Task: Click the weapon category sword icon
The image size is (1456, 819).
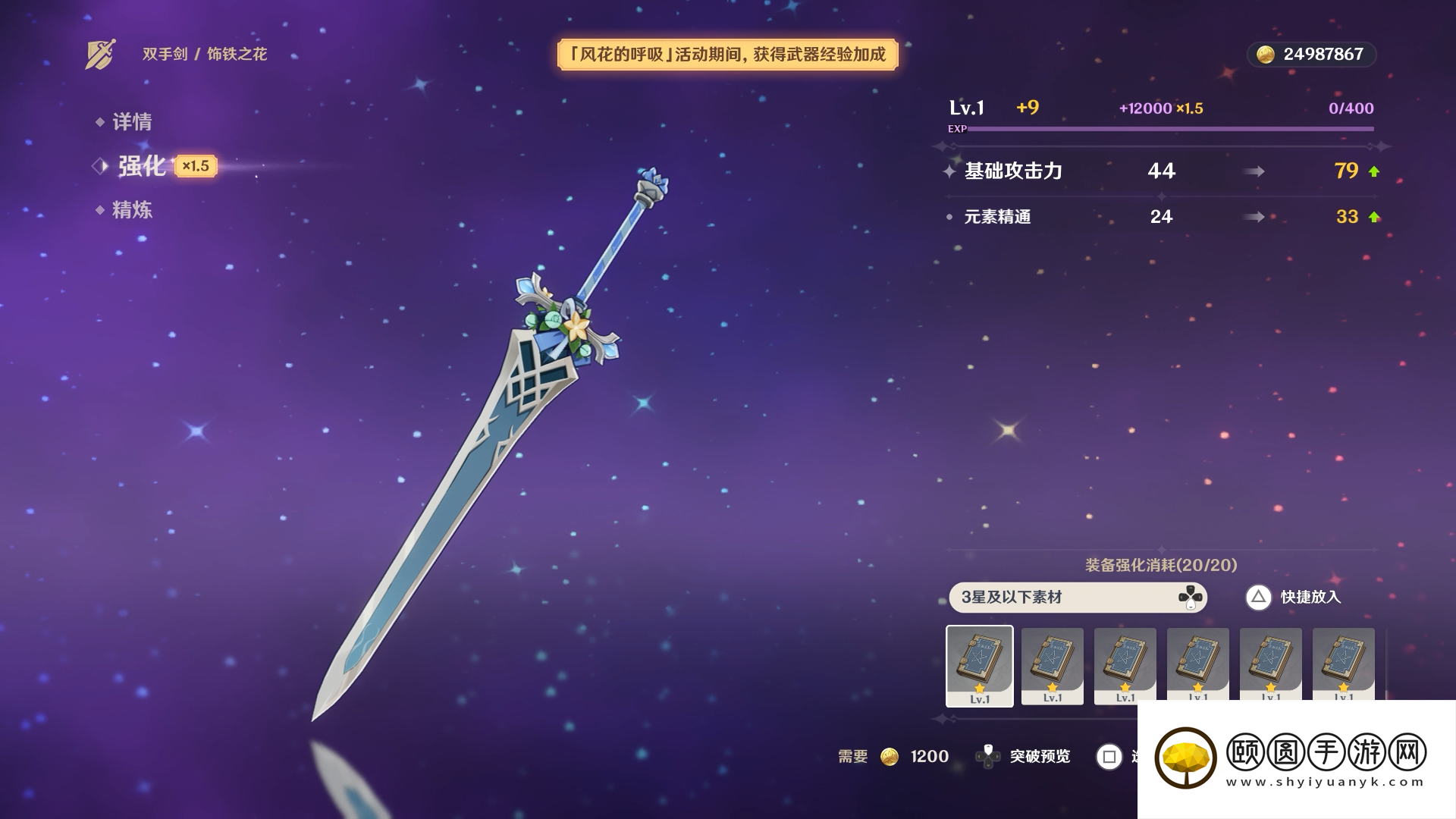Action: [x=100, y=54]
